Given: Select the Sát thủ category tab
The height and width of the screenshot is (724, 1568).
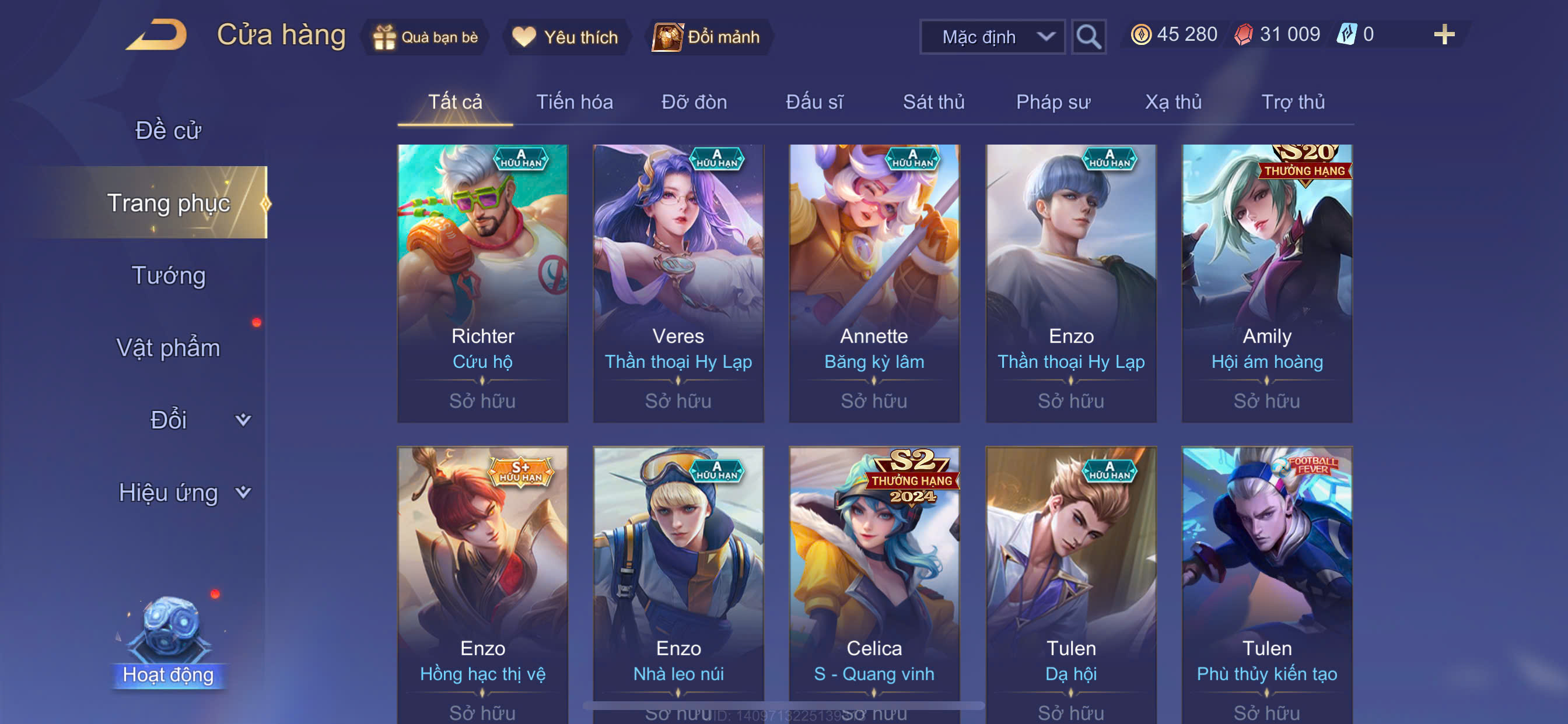Looking at the screenshot, I should point(933,101).
